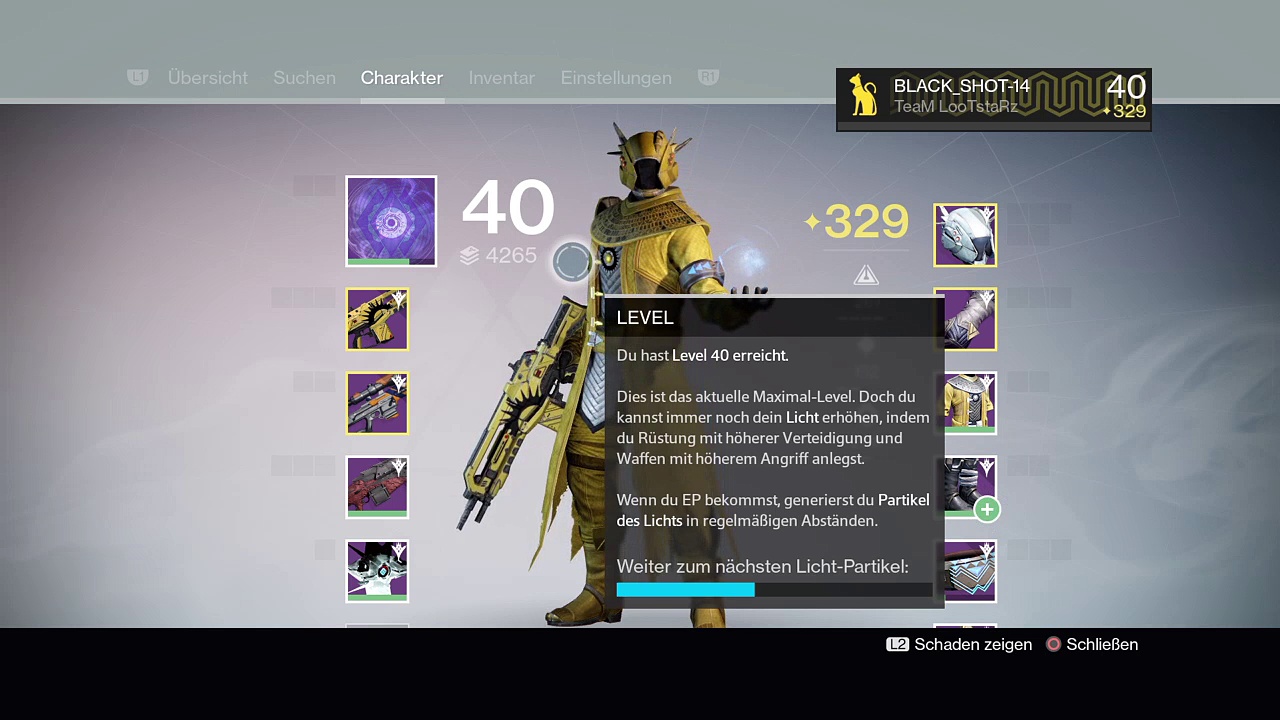This screenshot has width=1280, height=720.
Task: Select the scoped rifle weapon slot
Action: 377,403
